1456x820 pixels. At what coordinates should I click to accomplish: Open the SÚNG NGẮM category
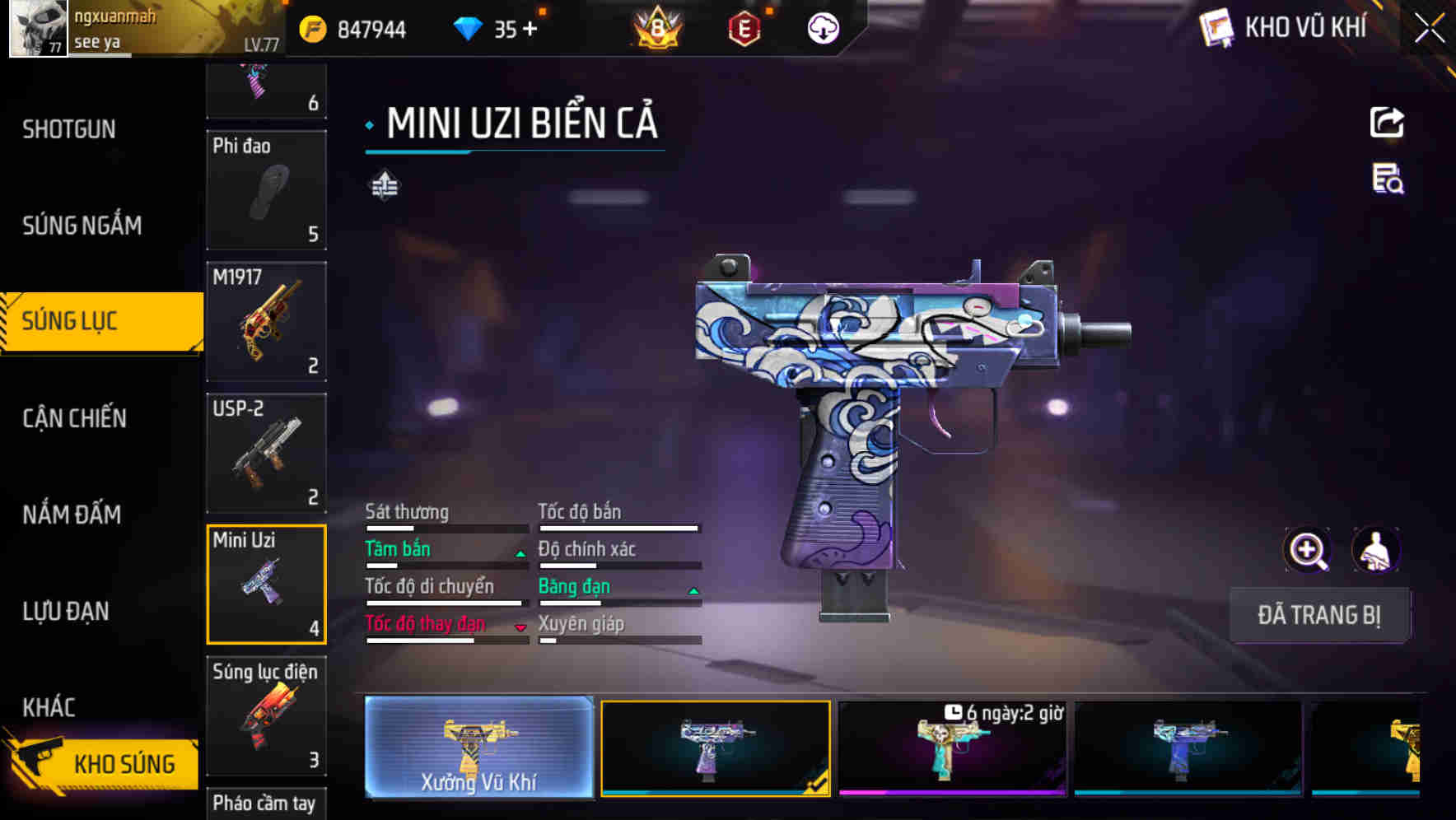[x=82, y=225]
